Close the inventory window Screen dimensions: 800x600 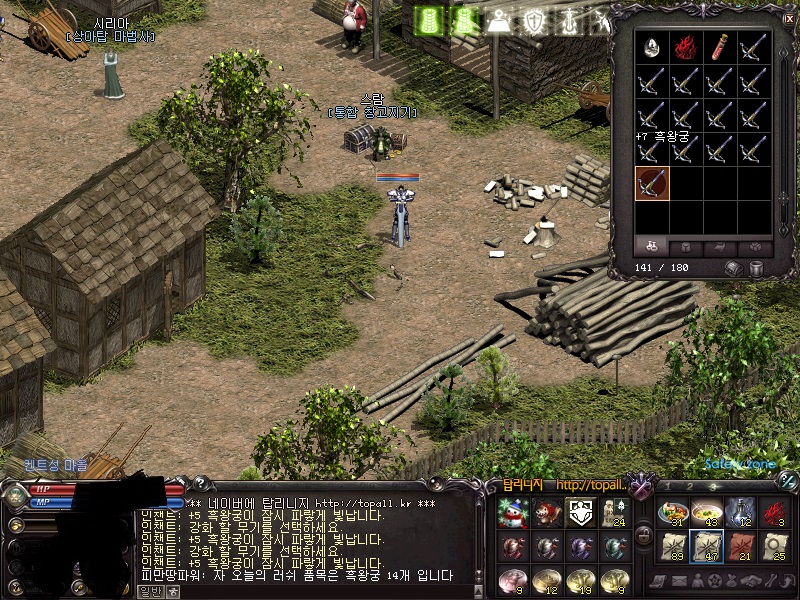click(789, 18)
